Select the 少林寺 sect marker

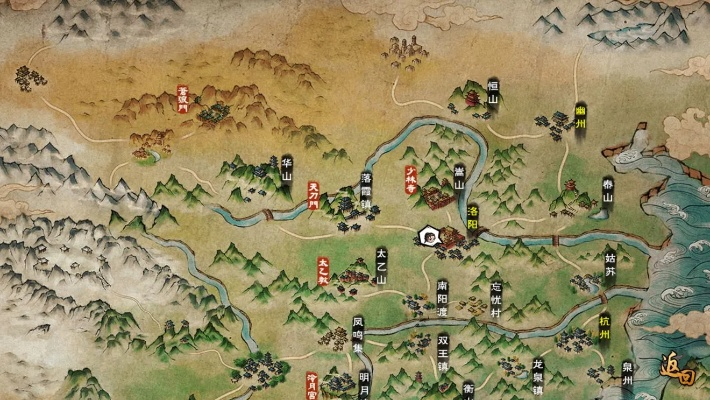(408, 179)
